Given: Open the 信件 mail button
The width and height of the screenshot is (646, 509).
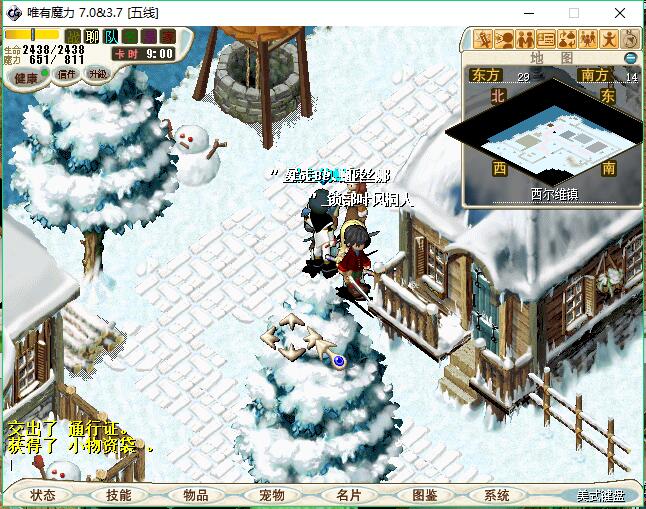Looking at the screenshot, I should (68, 74).
